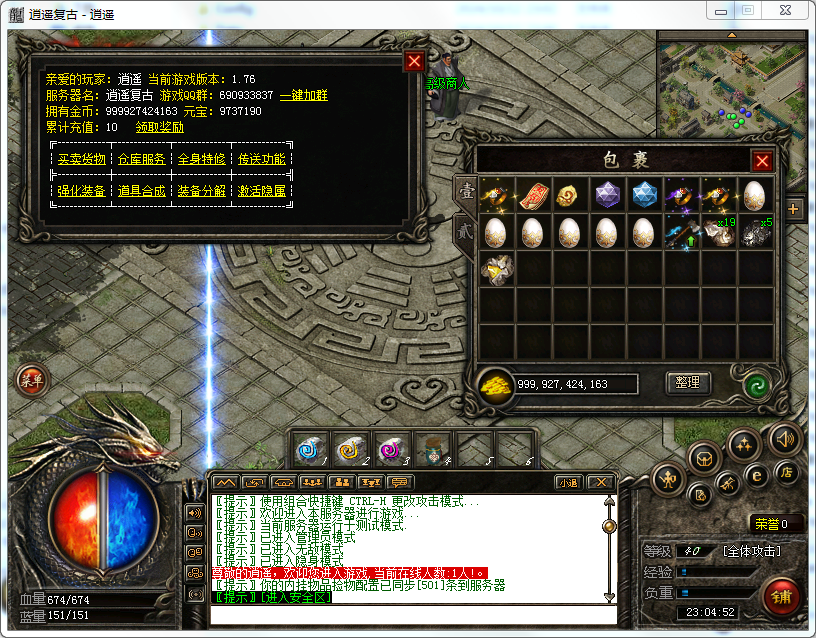This screenshot has width=816, height=638.
Task: Choose 仓库服务 warehouse service
Action: tap(141, 159)
